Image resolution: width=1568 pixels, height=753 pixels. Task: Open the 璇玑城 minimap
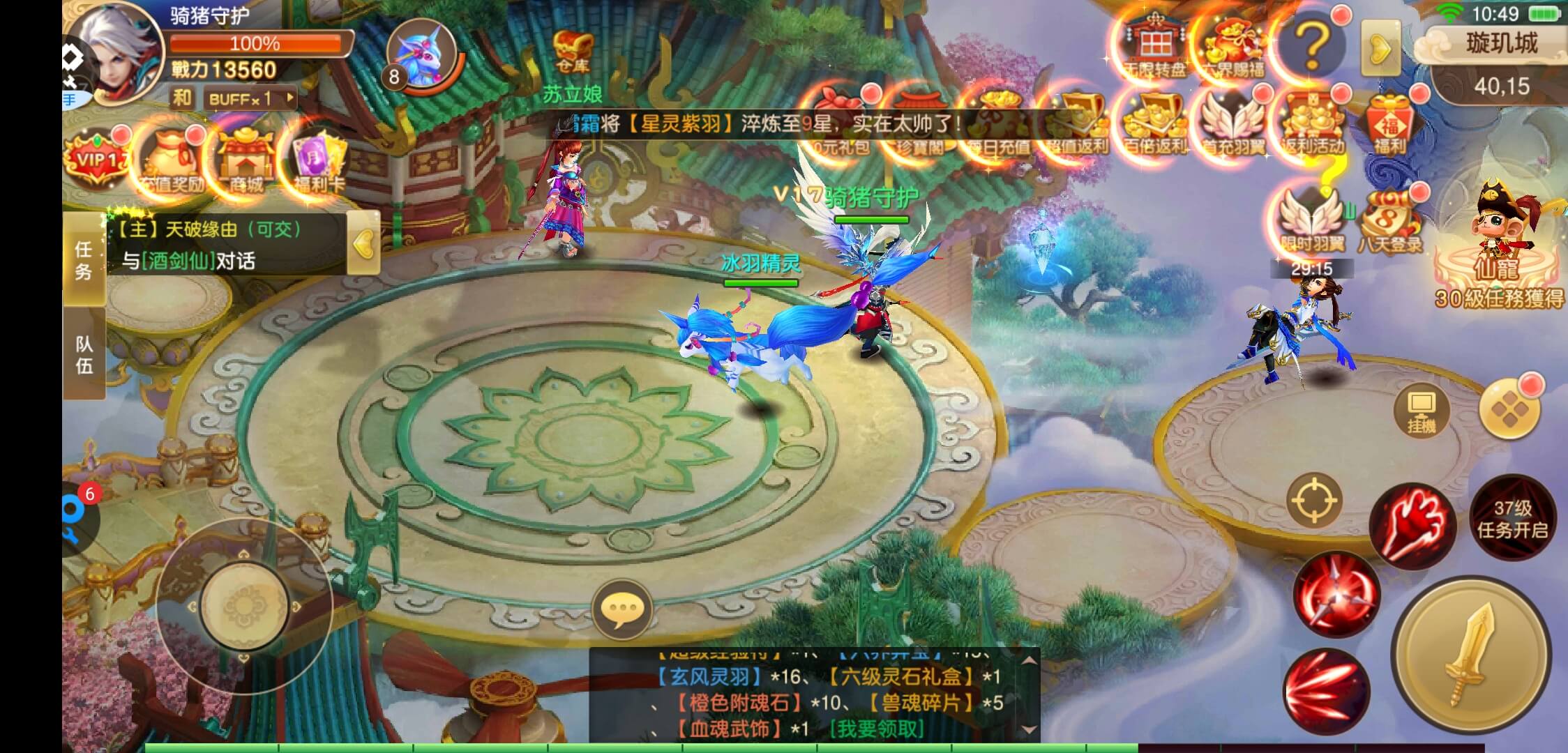(x=1501, y=64)
